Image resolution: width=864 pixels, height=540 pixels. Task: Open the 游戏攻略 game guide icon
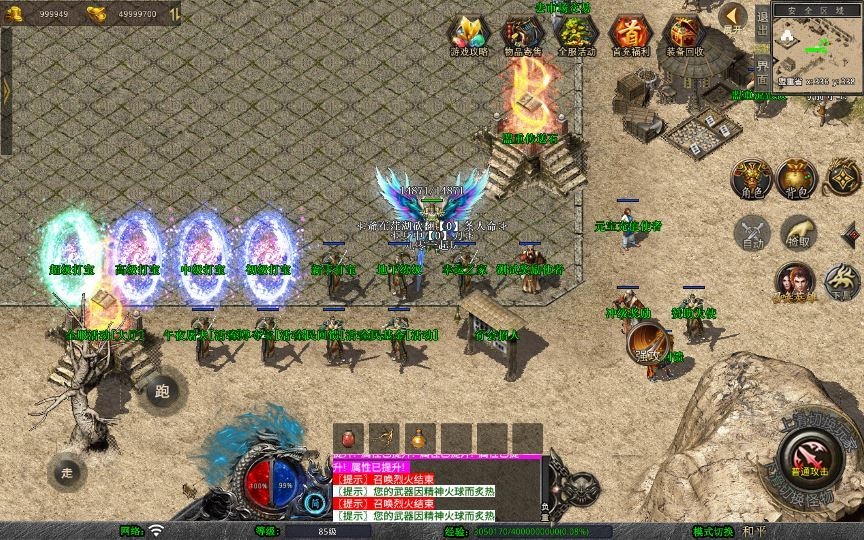tap(466, 33)
